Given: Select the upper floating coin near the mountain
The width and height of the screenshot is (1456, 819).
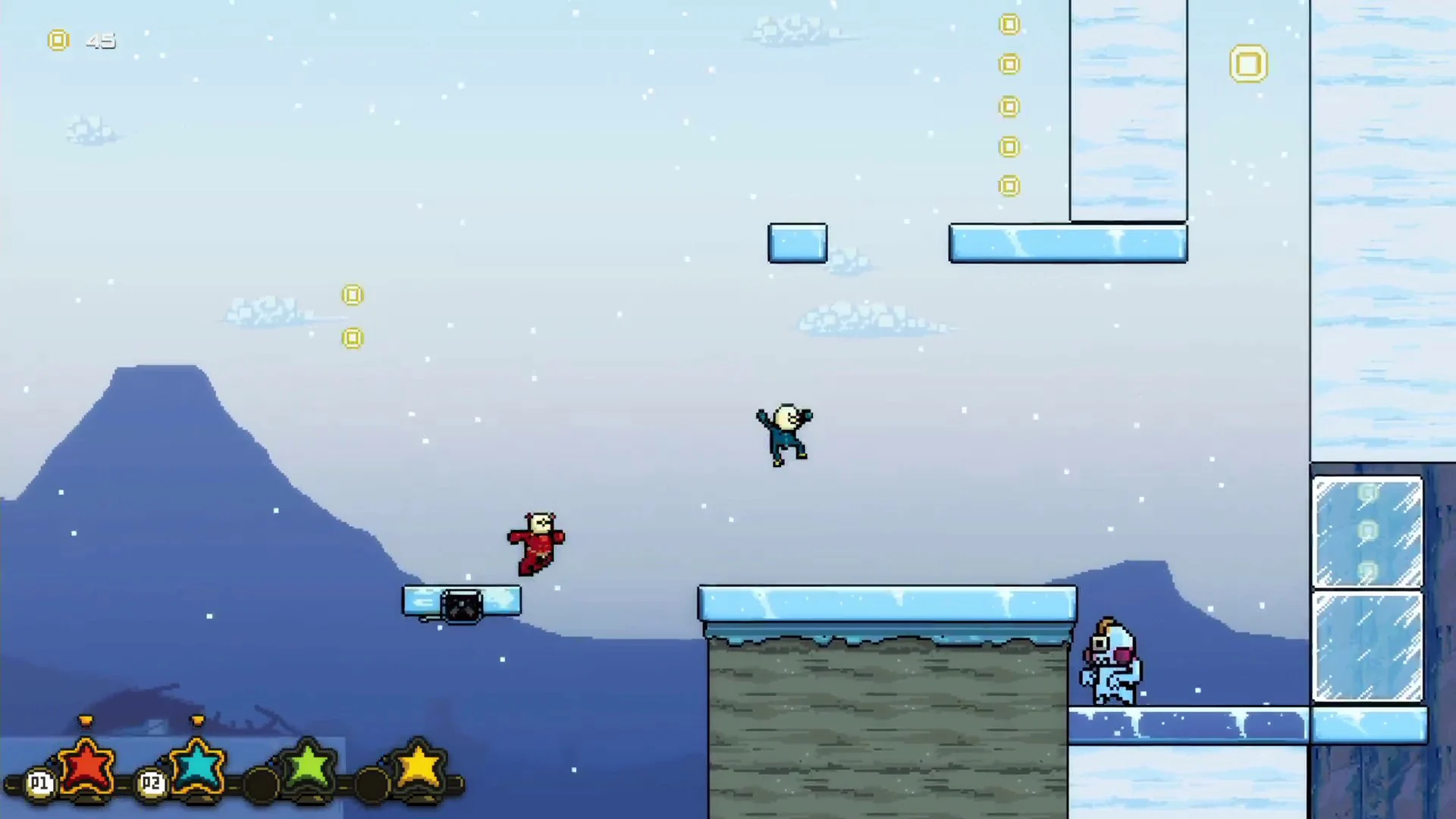Looking at the screenshot, I should click(x=353, y=295).
